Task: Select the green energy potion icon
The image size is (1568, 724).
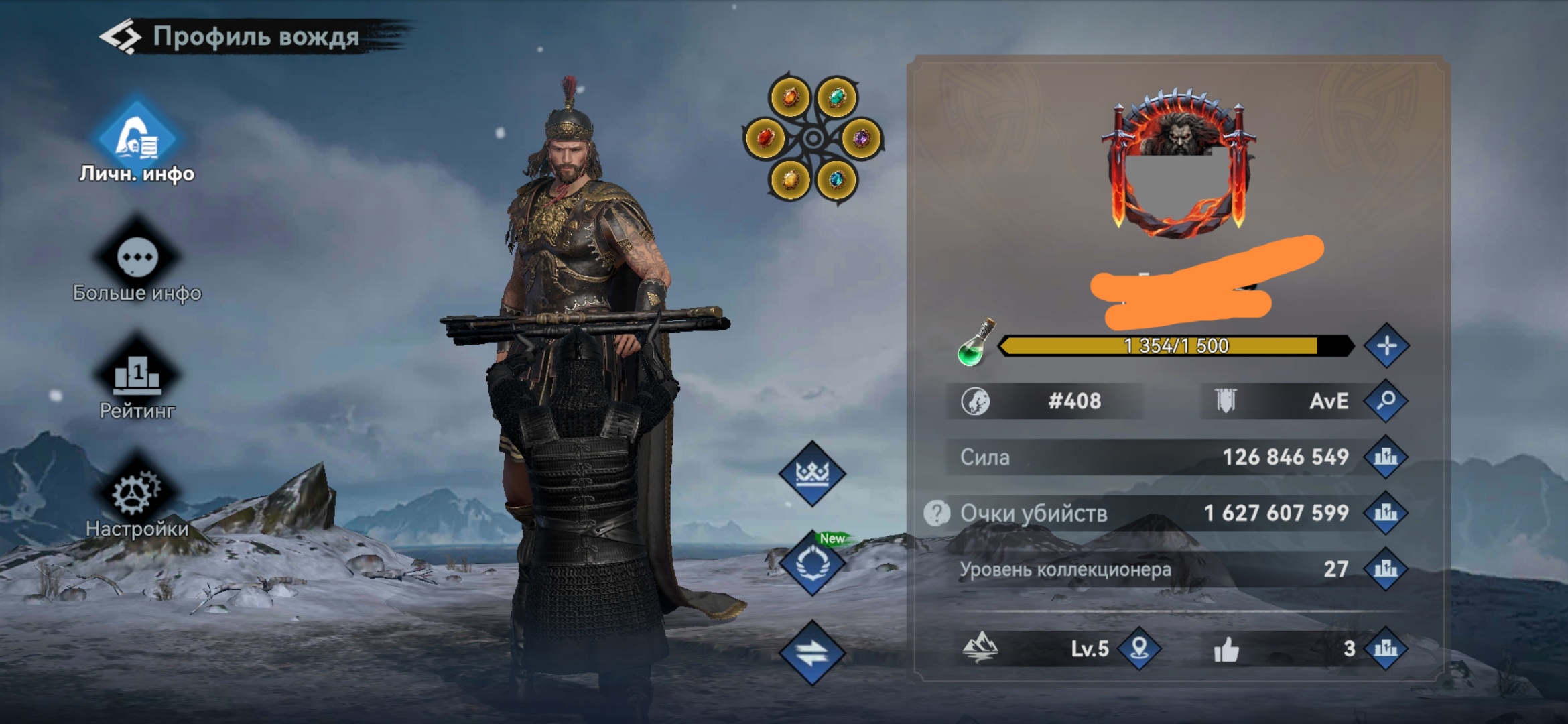Action: click(x=975, y=344)
